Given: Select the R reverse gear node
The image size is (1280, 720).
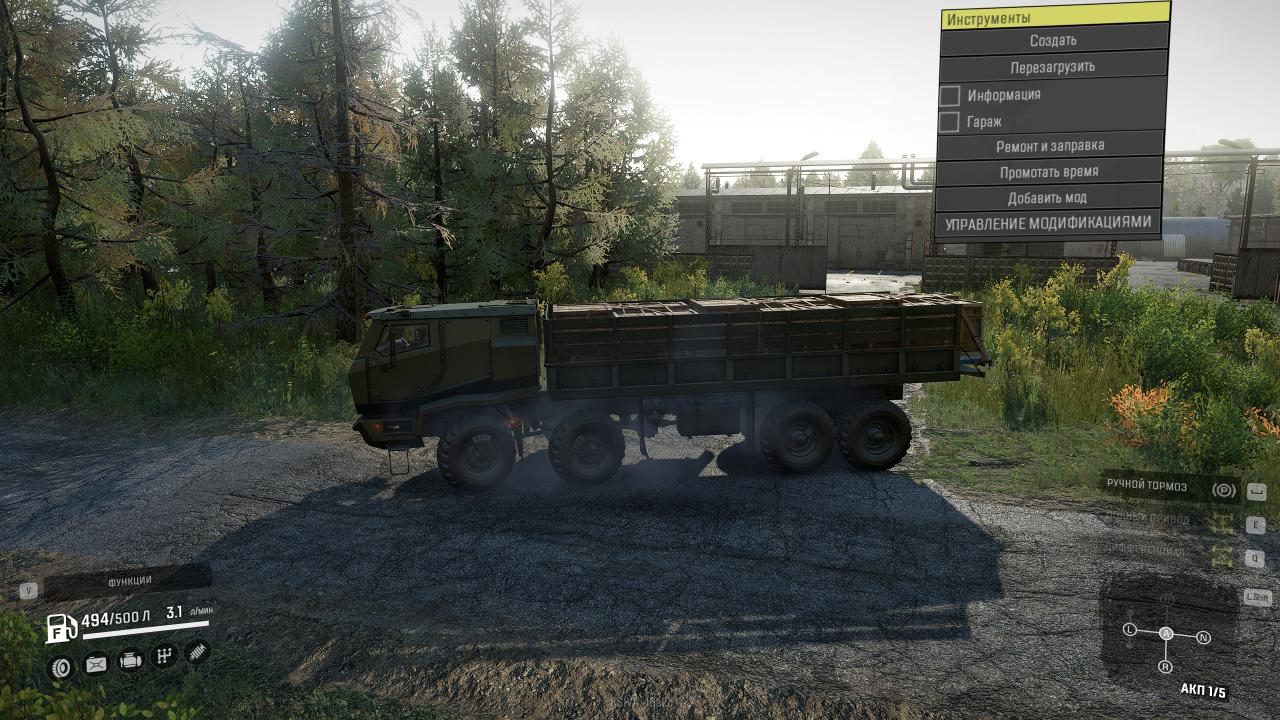Looking at the screenshot, I should point(1165,666).
